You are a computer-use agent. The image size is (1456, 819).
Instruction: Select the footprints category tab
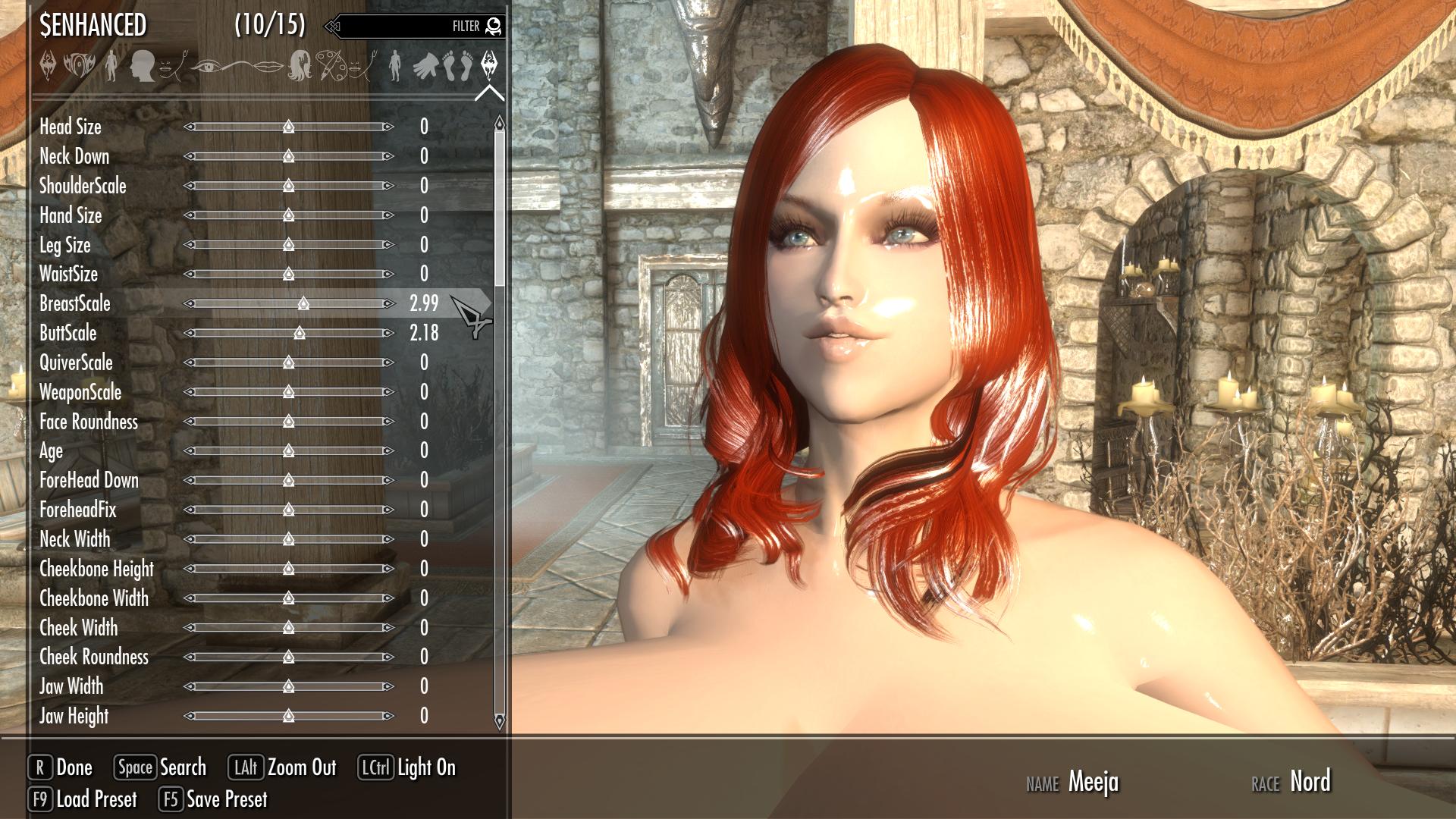pyautogui.click(x=457, y=67)
